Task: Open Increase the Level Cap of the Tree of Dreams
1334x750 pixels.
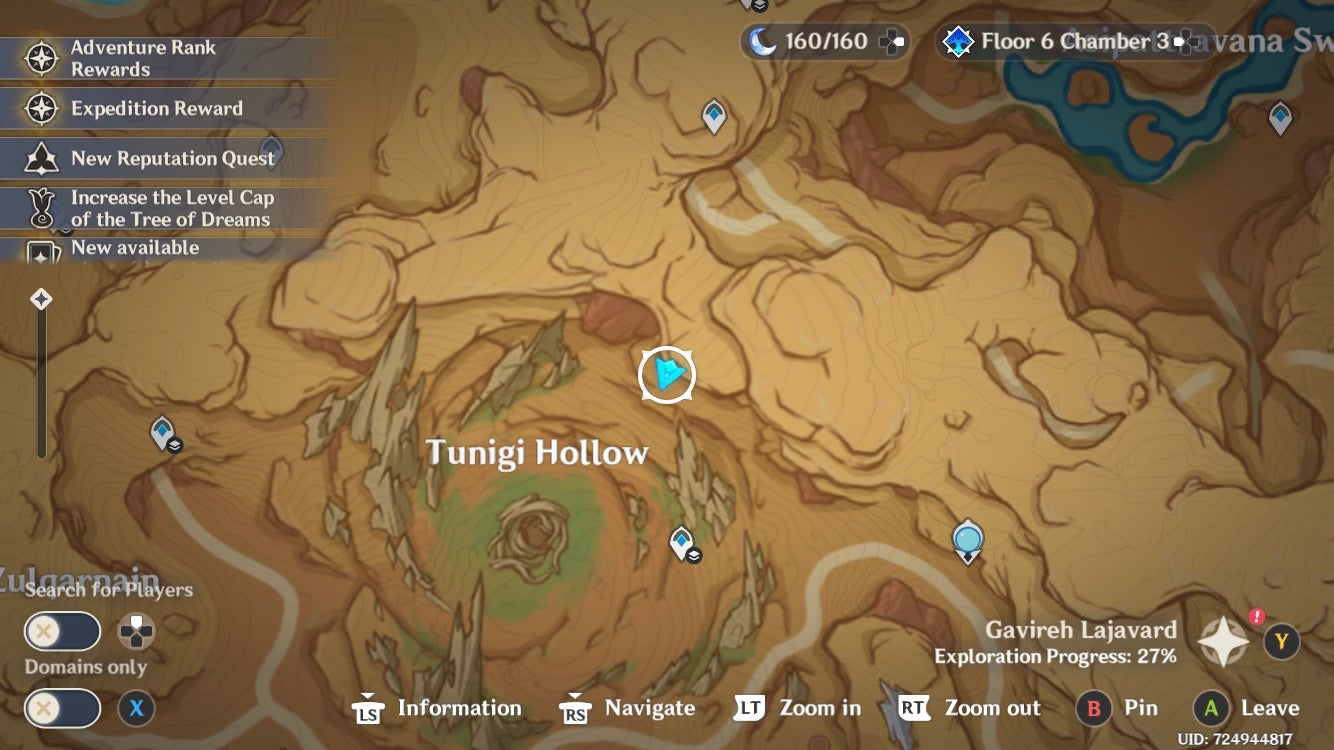Action: pos(172,207)
